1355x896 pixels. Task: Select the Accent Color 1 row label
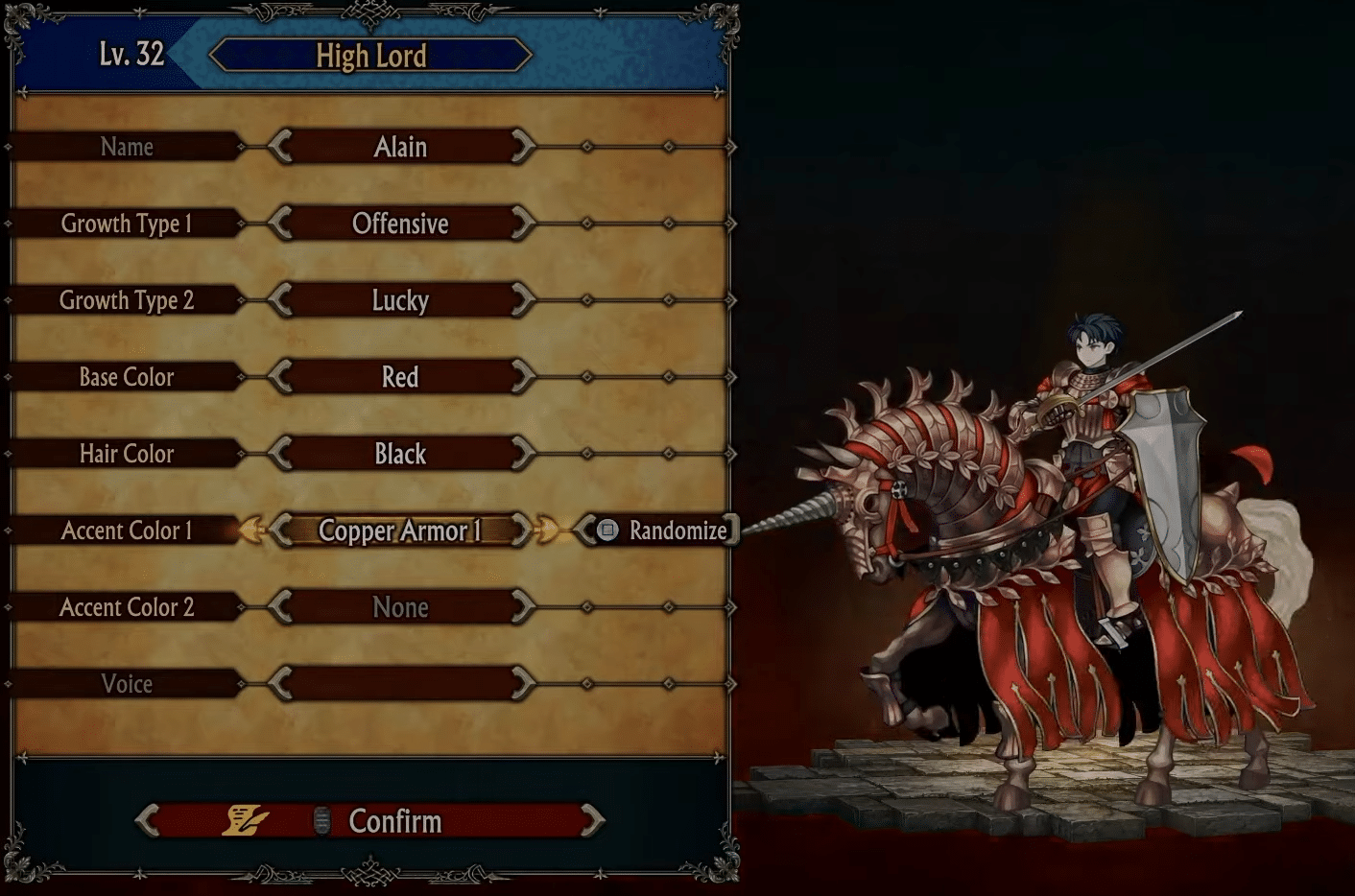click(x=127, y=531)
